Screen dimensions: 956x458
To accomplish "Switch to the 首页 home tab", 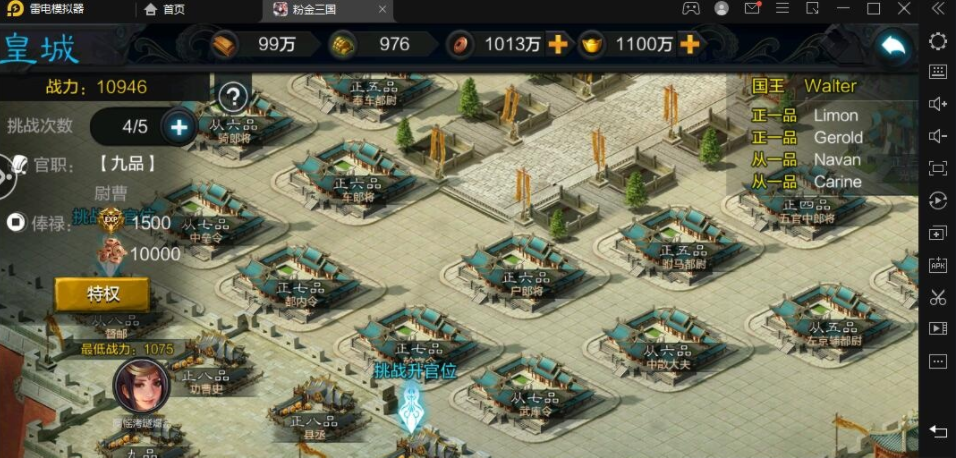I will click(x=165, y=10).
